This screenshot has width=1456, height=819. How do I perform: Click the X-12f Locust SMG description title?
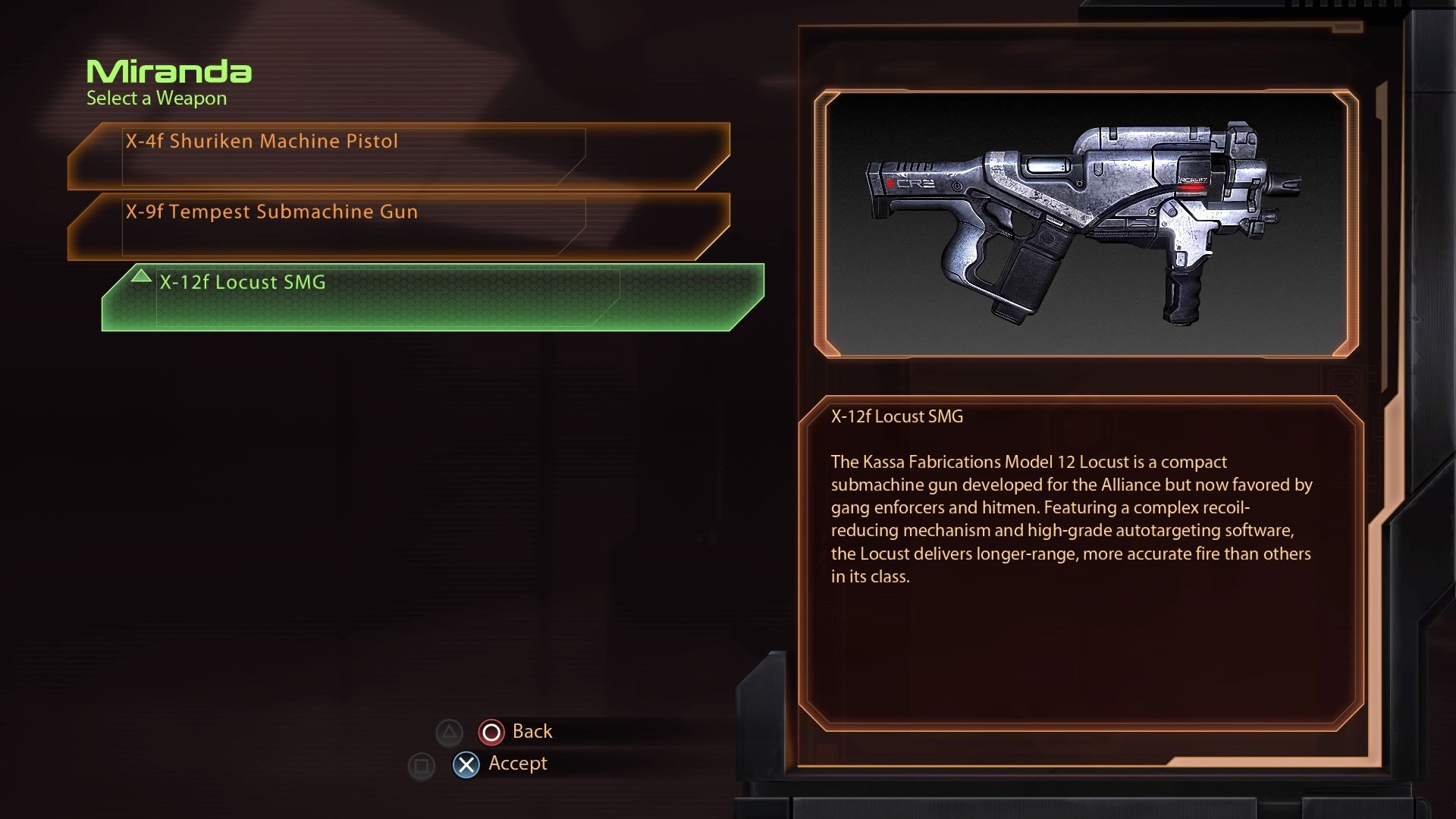pyautogui.click(x=896, y=416)
